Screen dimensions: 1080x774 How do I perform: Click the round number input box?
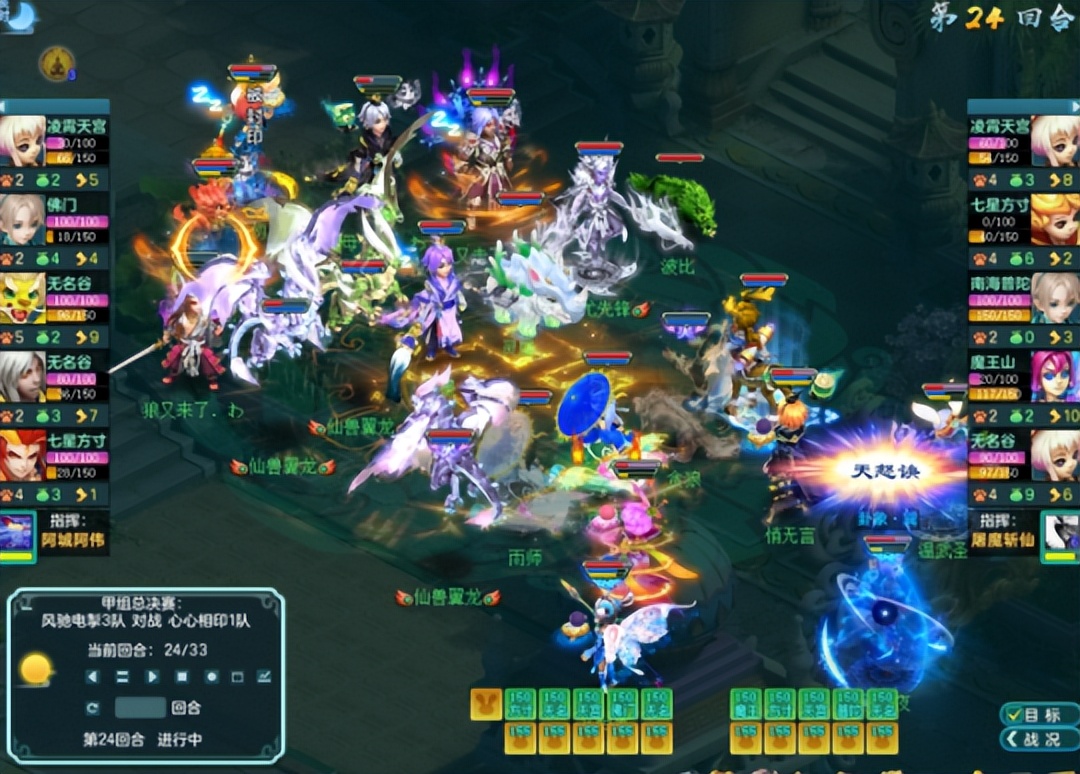[x=140, y=708]
